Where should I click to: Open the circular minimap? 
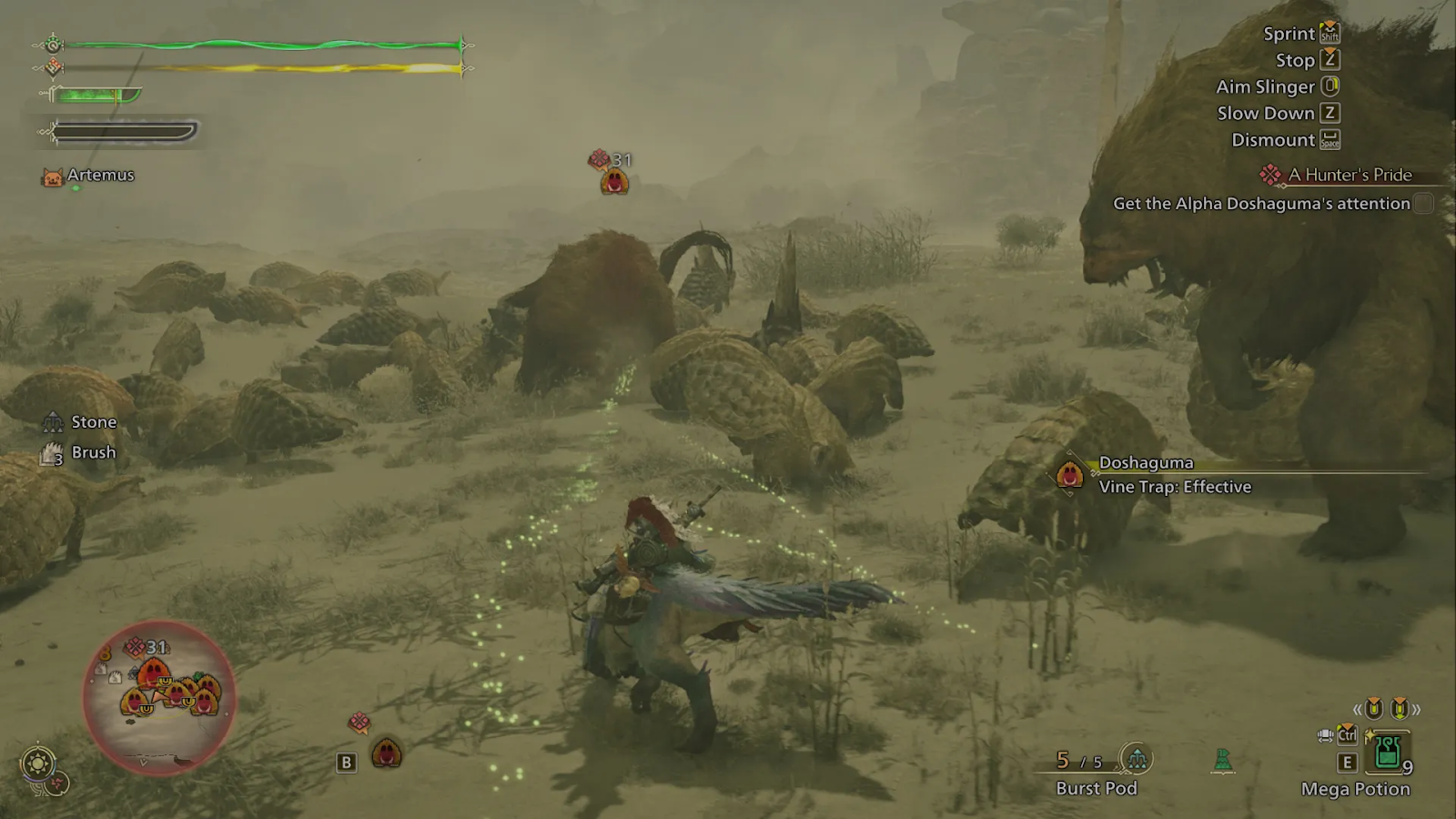point(159,698)
